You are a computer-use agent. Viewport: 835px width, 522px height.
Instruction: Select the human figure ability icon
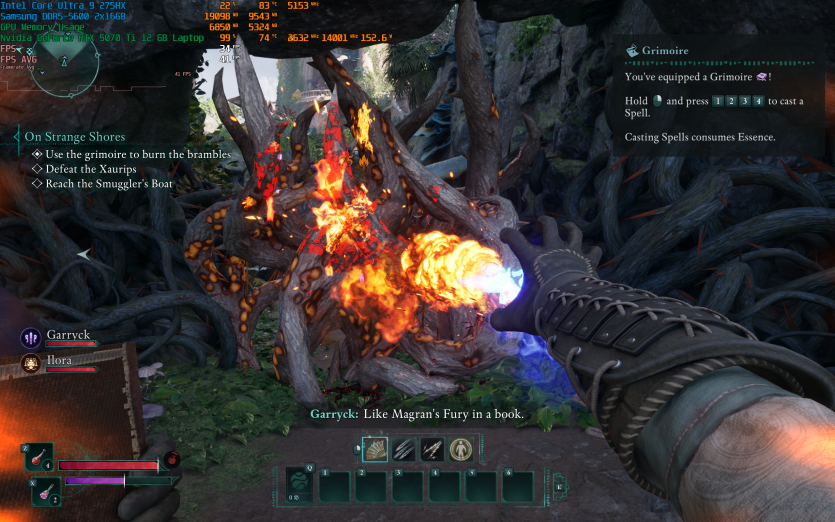(461, 450)
